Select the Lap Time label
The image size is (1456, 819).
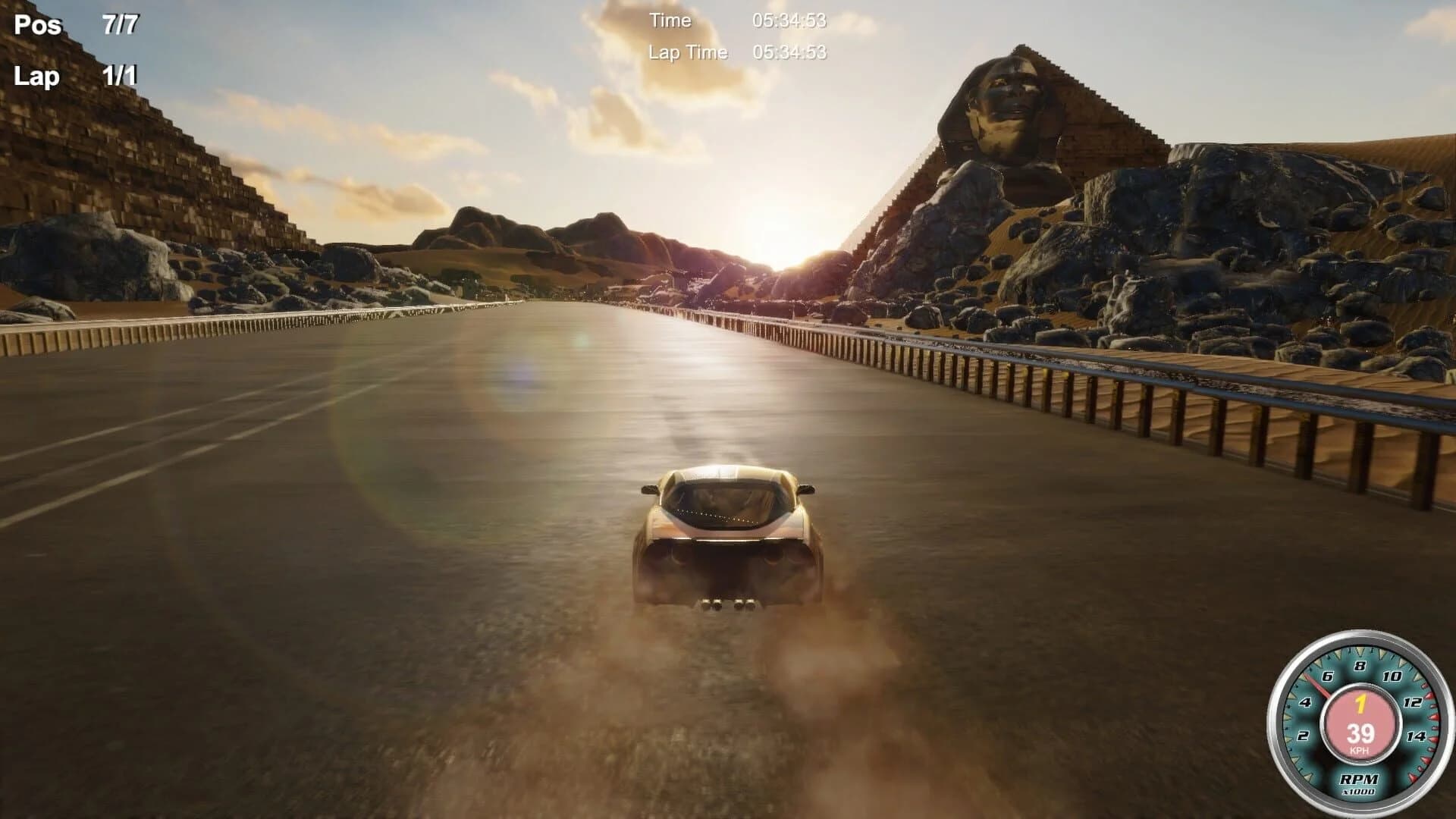689,52
